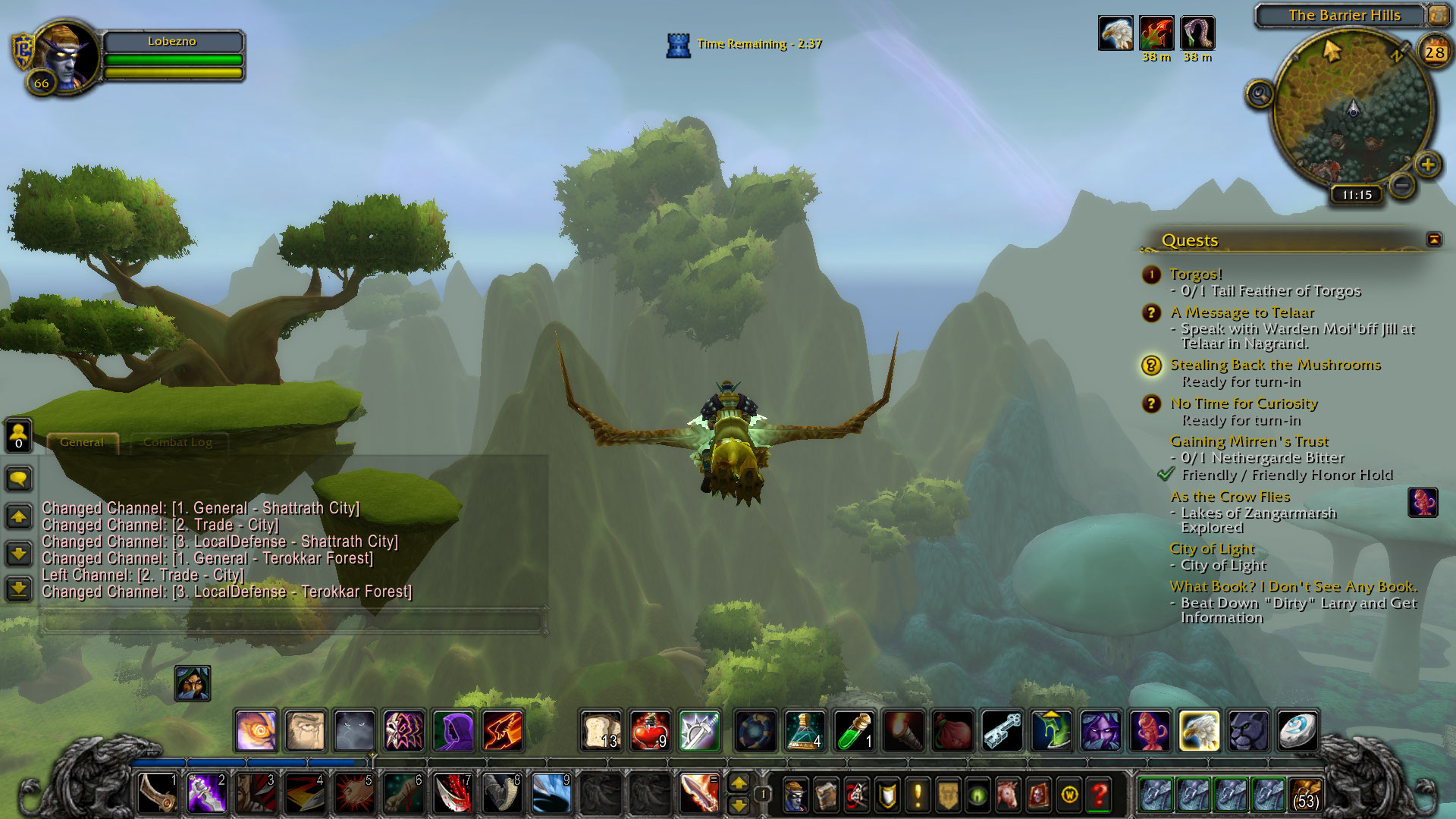
Task: Click Lobezno's player portrait
Action: (65, 57)
